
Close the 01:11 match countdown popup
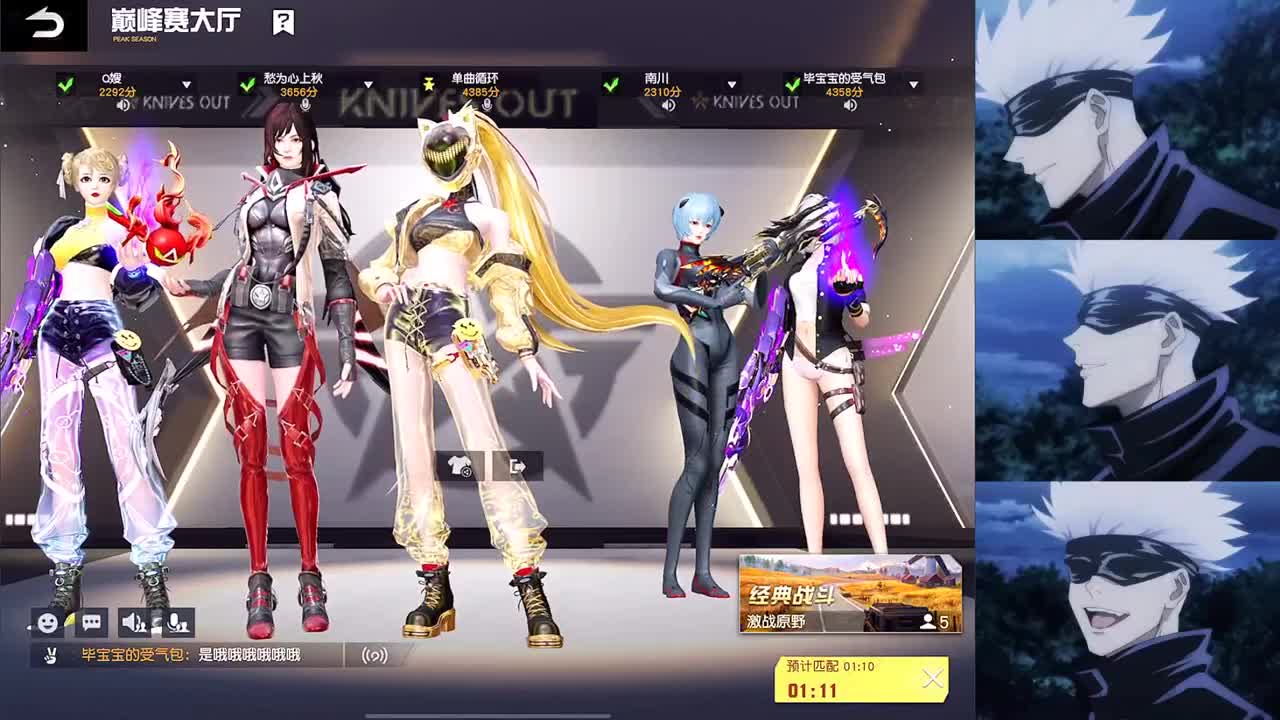coord(932,678)
